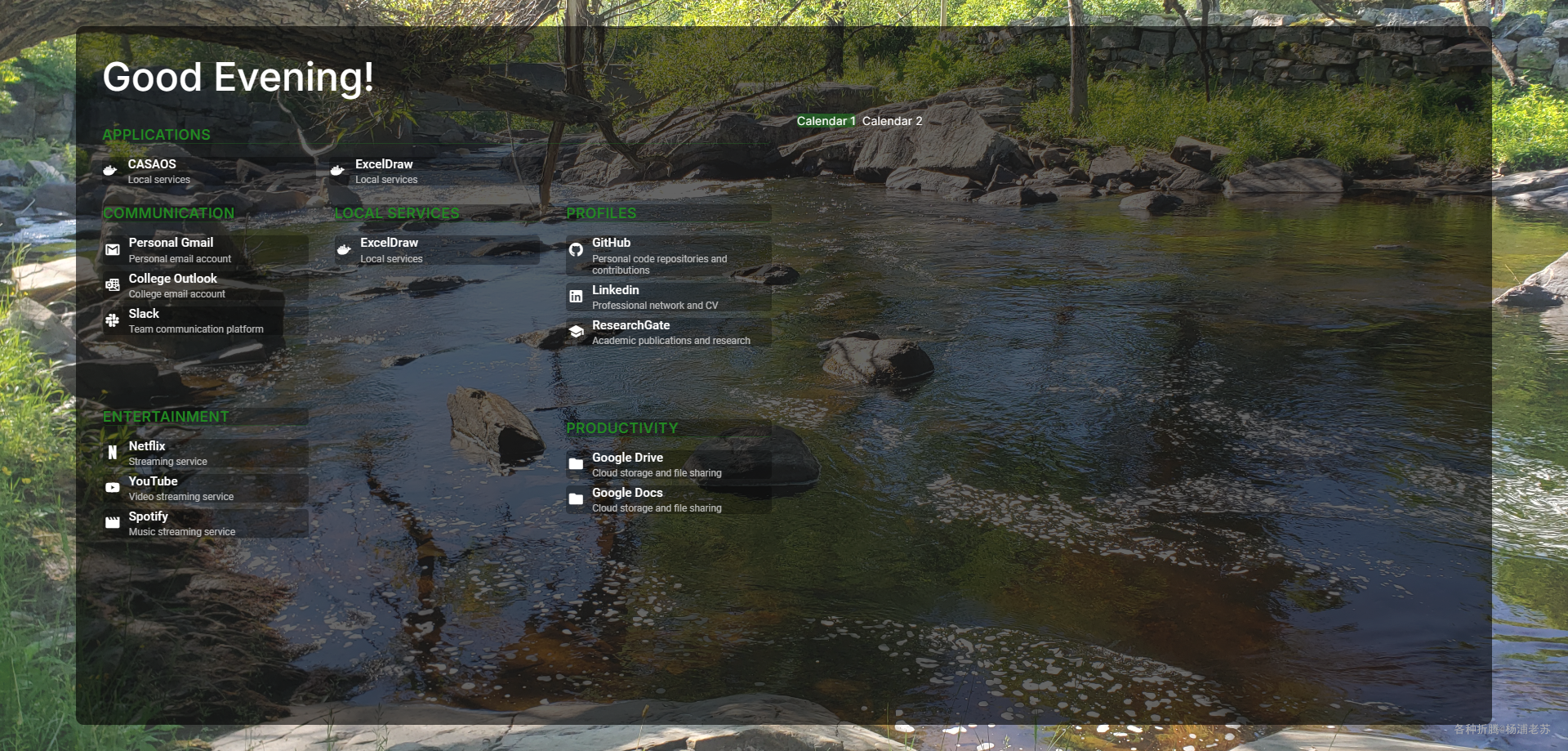Switch to the Calendar 2 tab

point(892,121)
